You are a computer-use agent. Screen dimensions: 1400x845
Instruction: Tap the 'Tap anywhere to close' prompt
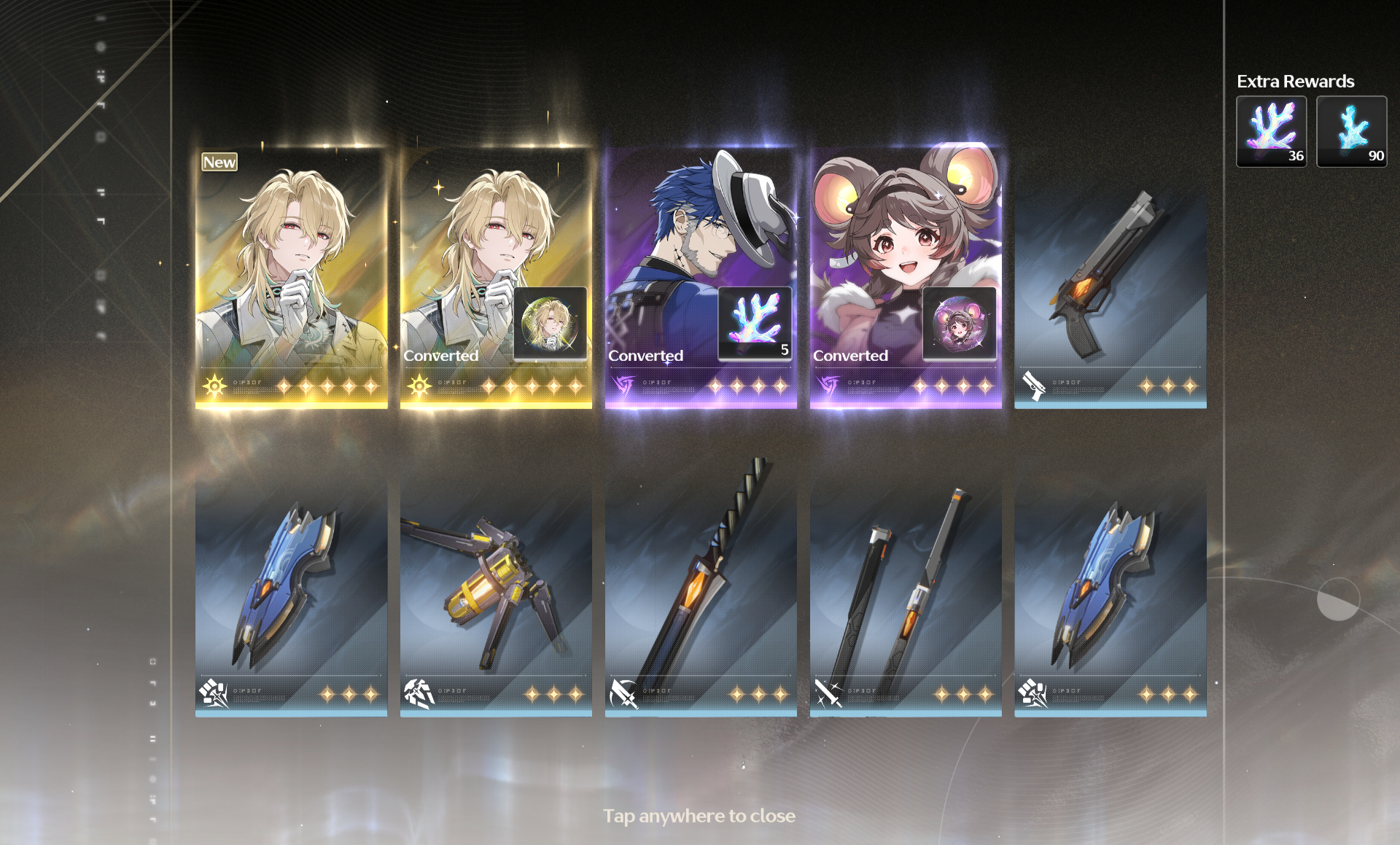699,816
